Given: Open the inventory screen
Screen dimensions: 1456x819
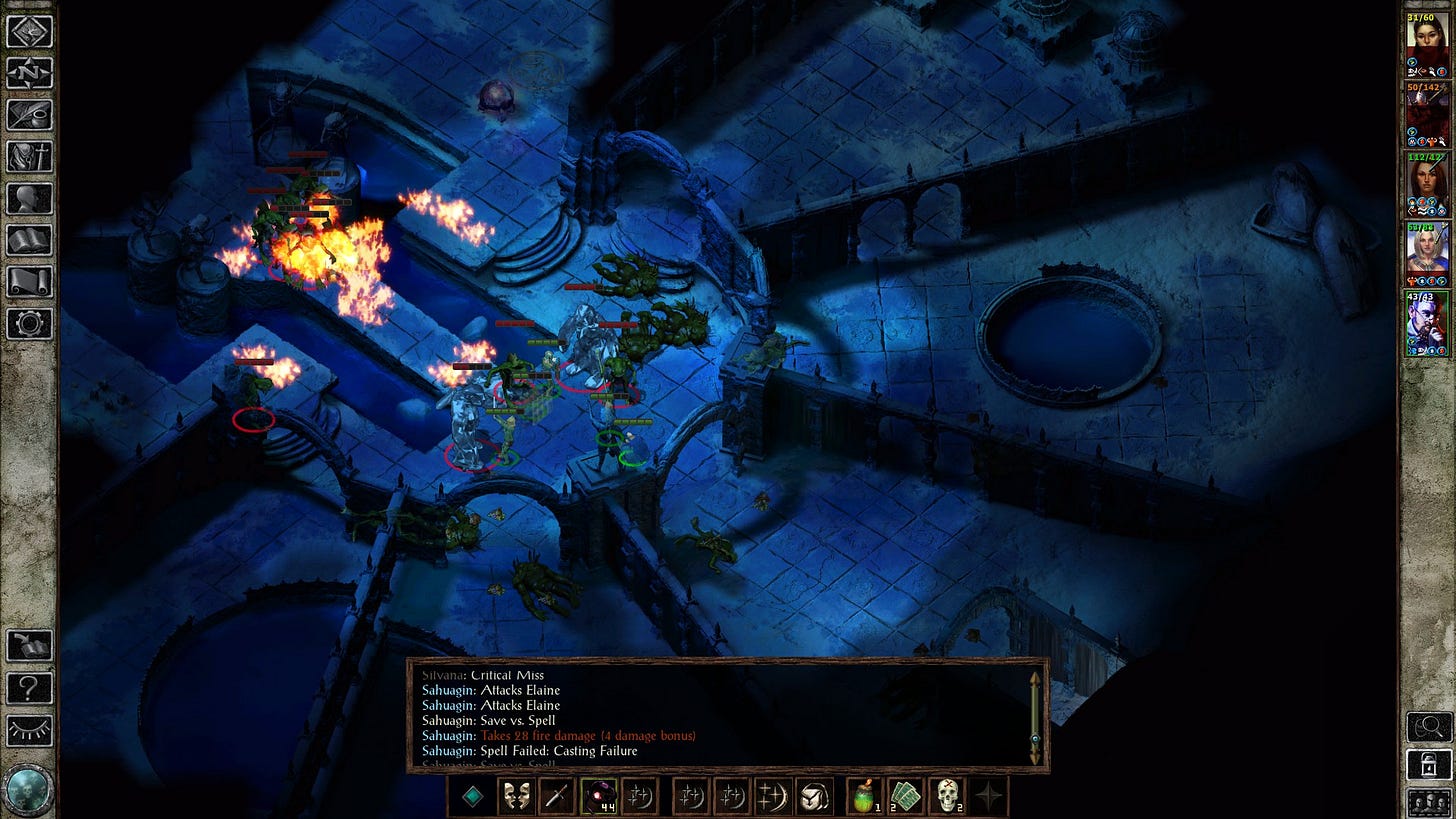Looking at the screenshot, I should [x=29, y=156].
